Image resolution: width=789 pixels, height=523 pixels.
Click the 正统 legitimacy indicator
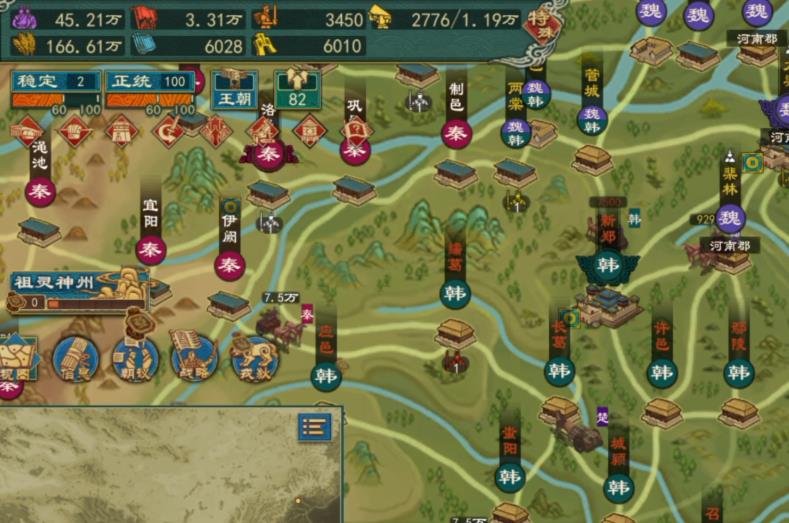(x=149, y=82)
